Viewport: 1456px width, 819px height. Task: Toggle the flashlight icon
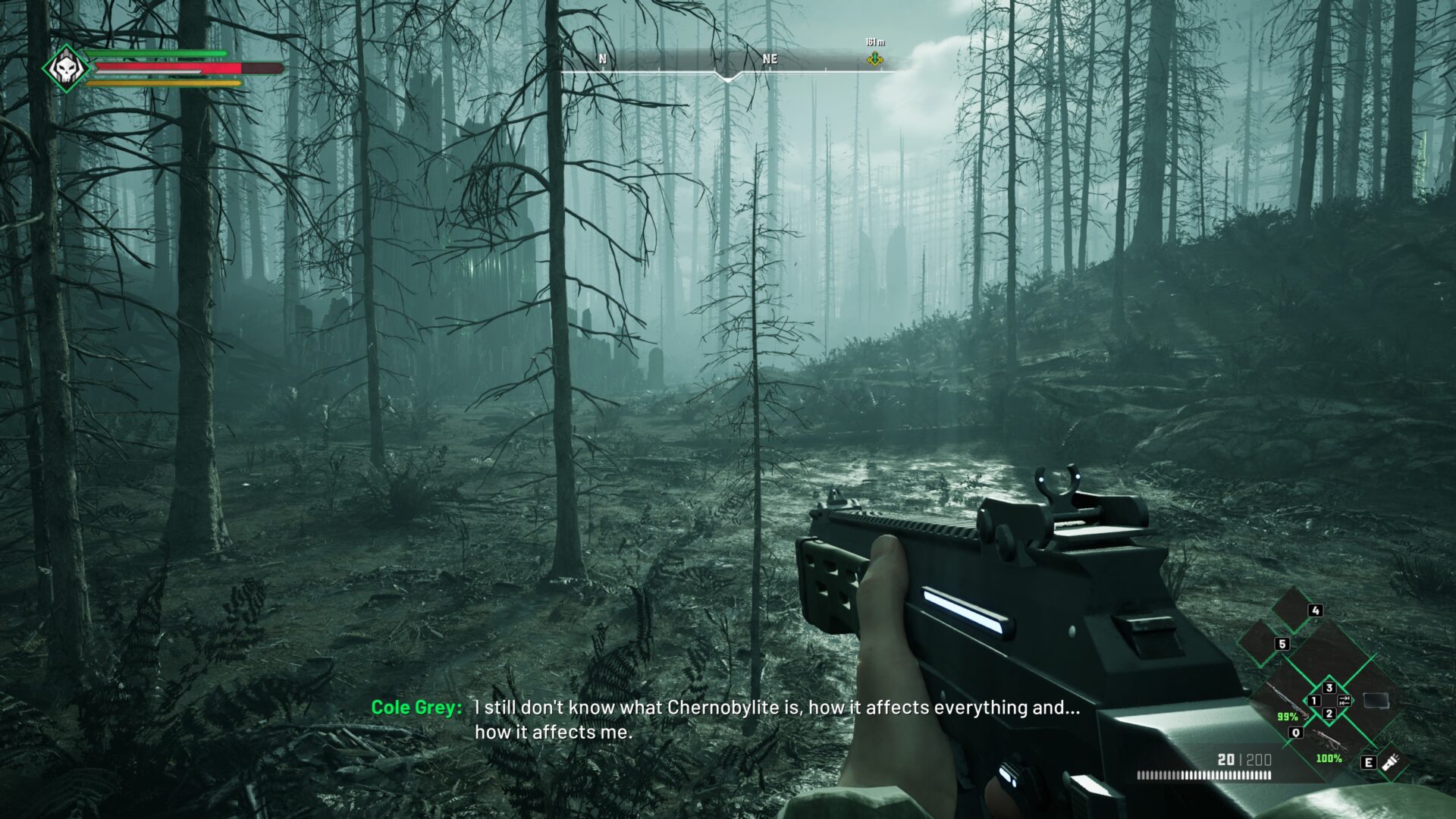[1390, 761]
